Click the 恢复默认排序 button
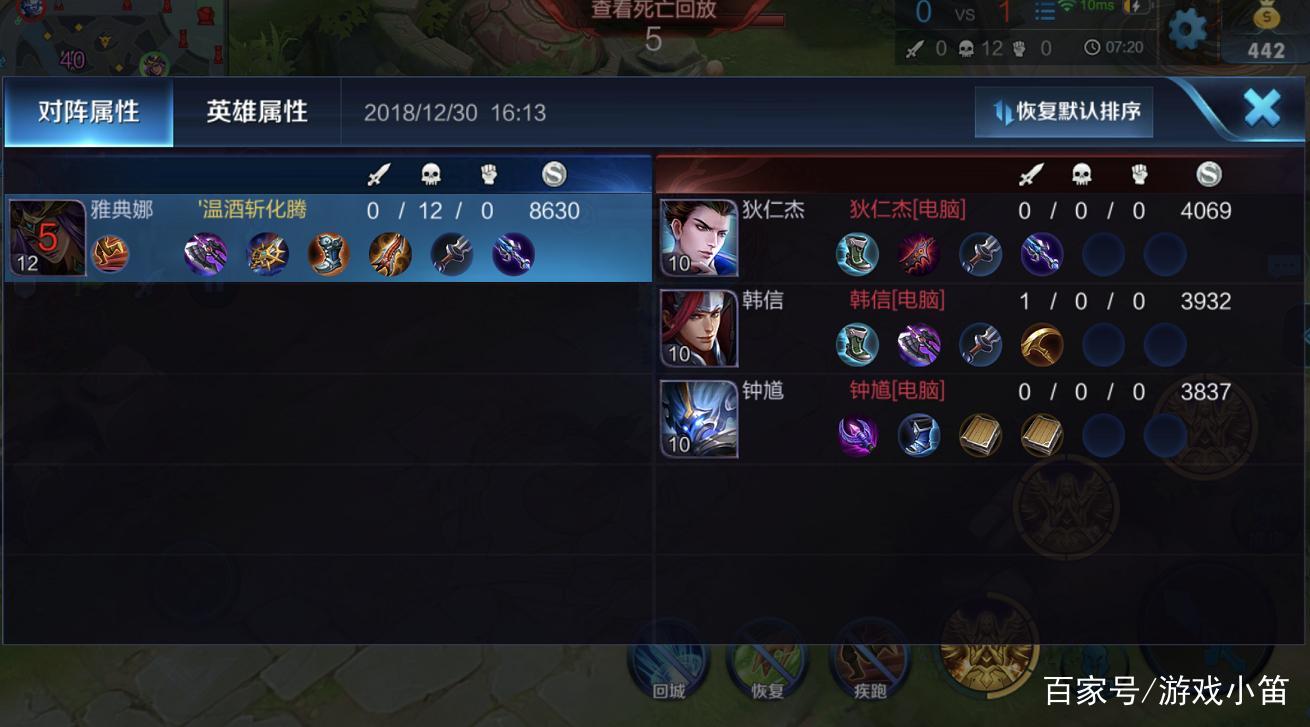 pyautogui.click(x=1065, y=111)
